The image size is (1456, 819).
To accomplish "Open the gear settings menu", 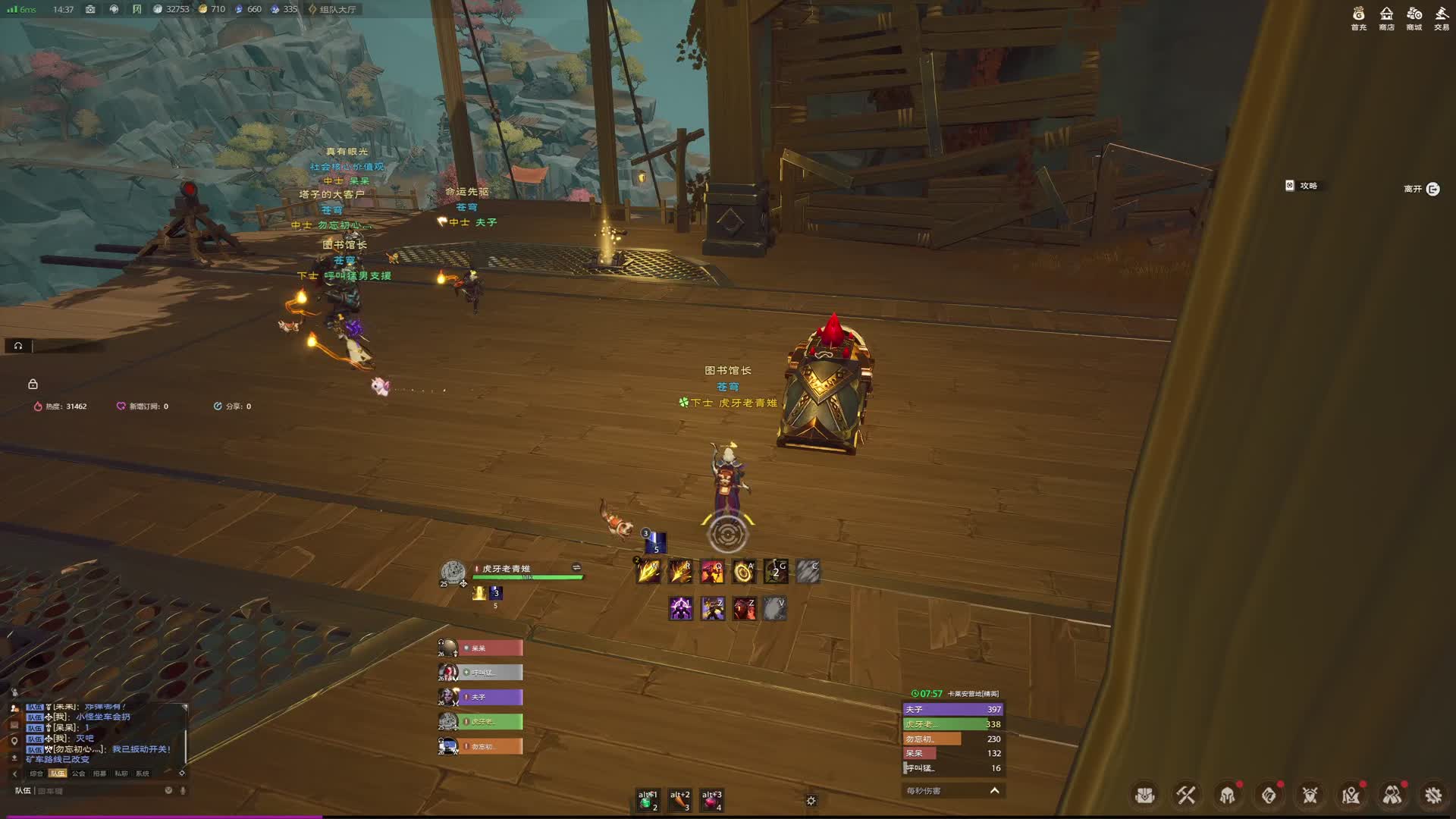I will point(1432,795).
